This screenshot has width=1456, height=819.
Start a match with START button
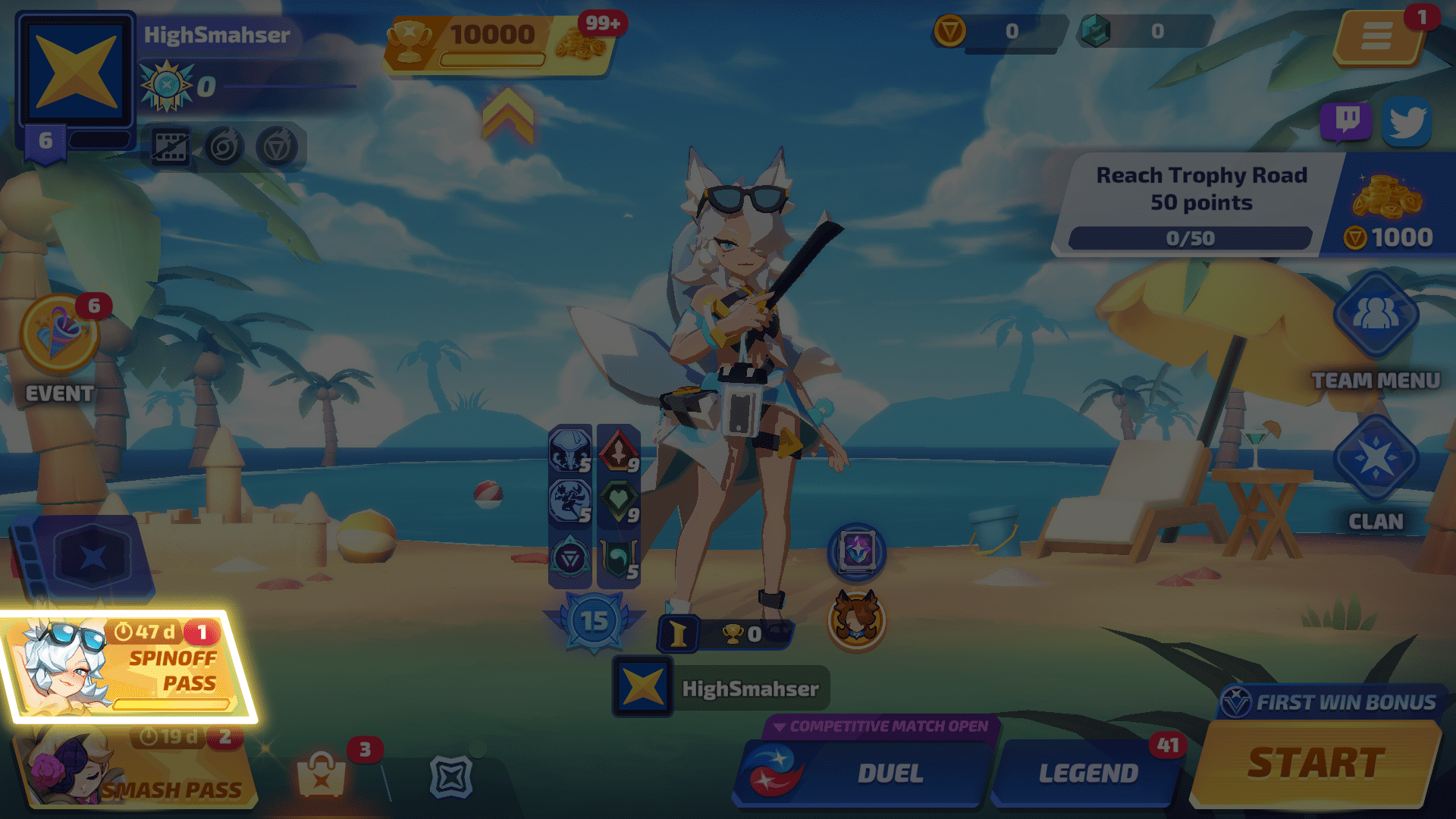(1316, 763)
